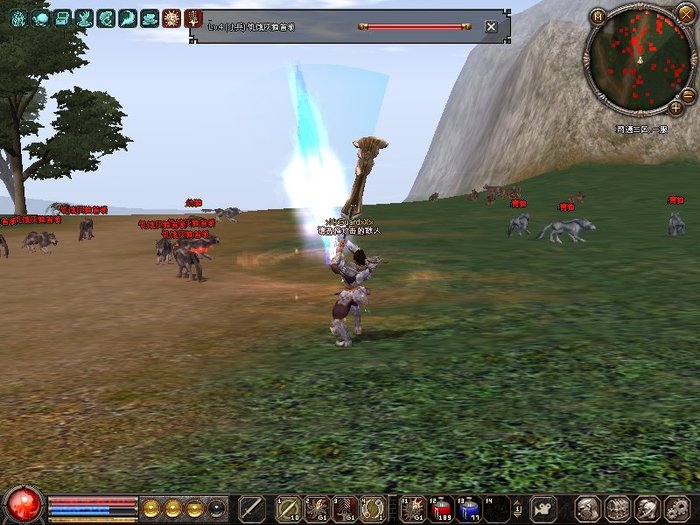Screen dimensions: 700x525
Task: Select the diagonal sword weapon slot
Action: tap(252, 507)
